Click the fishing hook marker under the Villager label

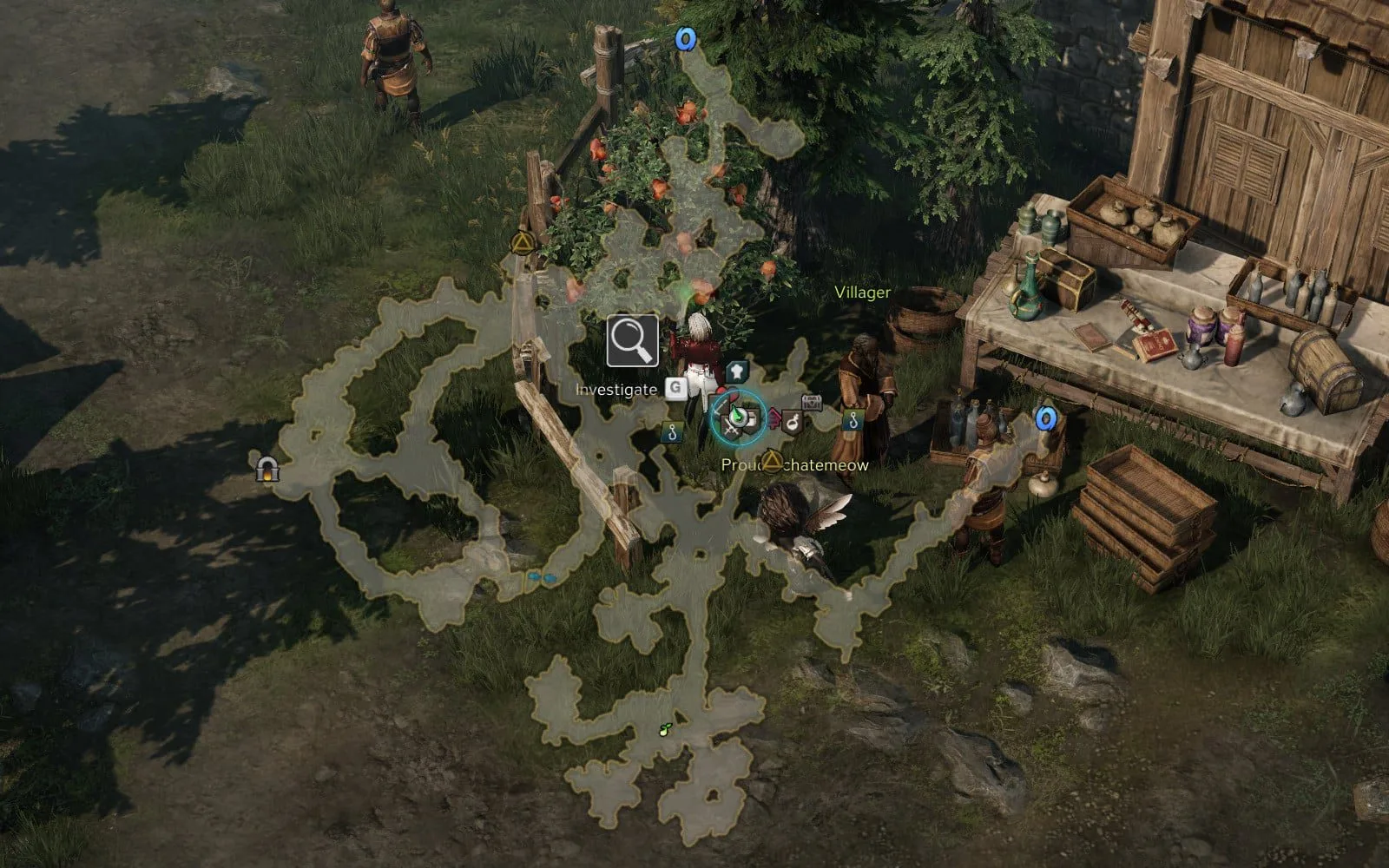[x=854, y=421]
